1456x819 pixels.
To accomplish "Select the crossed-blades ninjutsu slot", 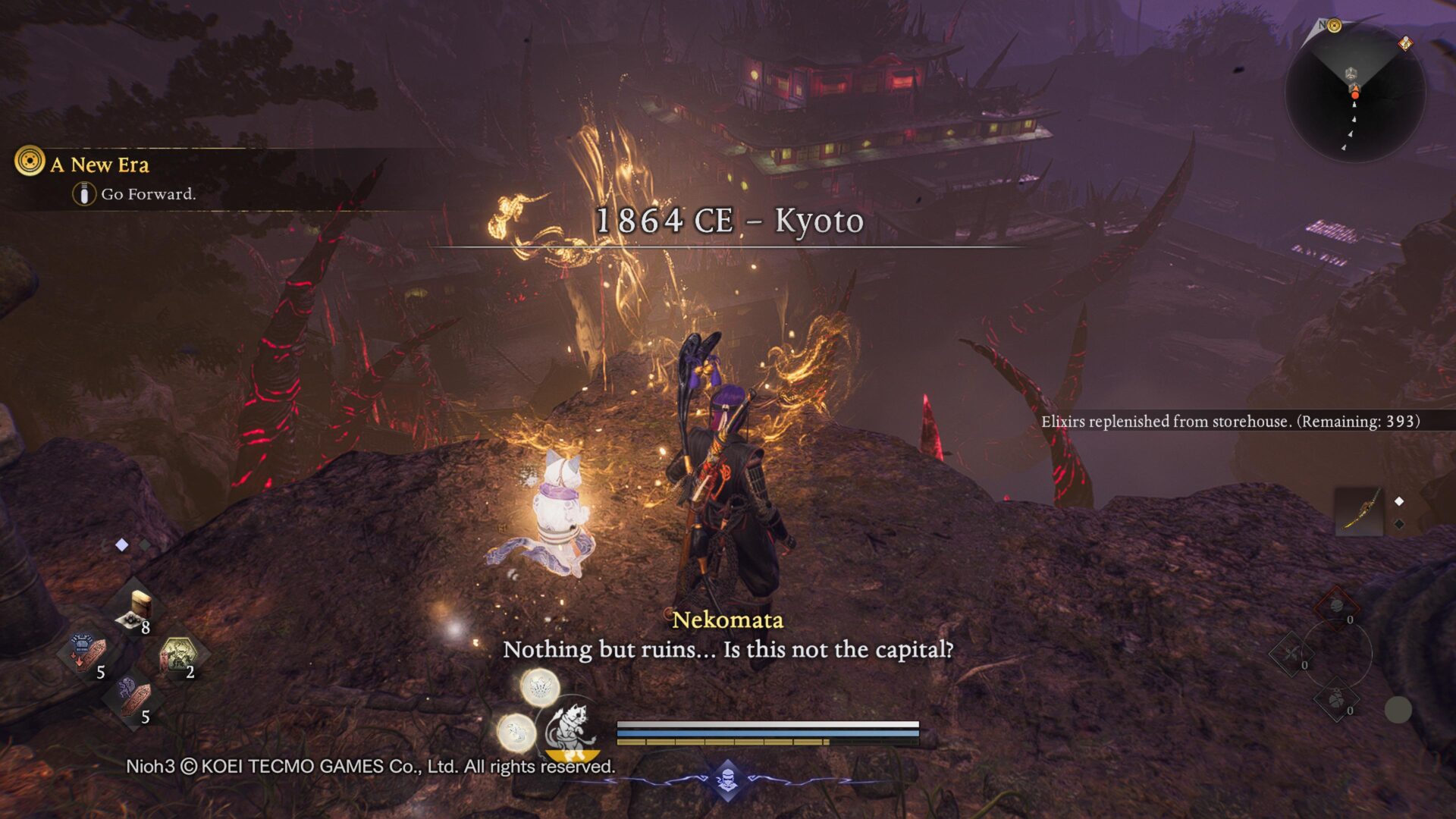I will click(x=1290, y=653).
